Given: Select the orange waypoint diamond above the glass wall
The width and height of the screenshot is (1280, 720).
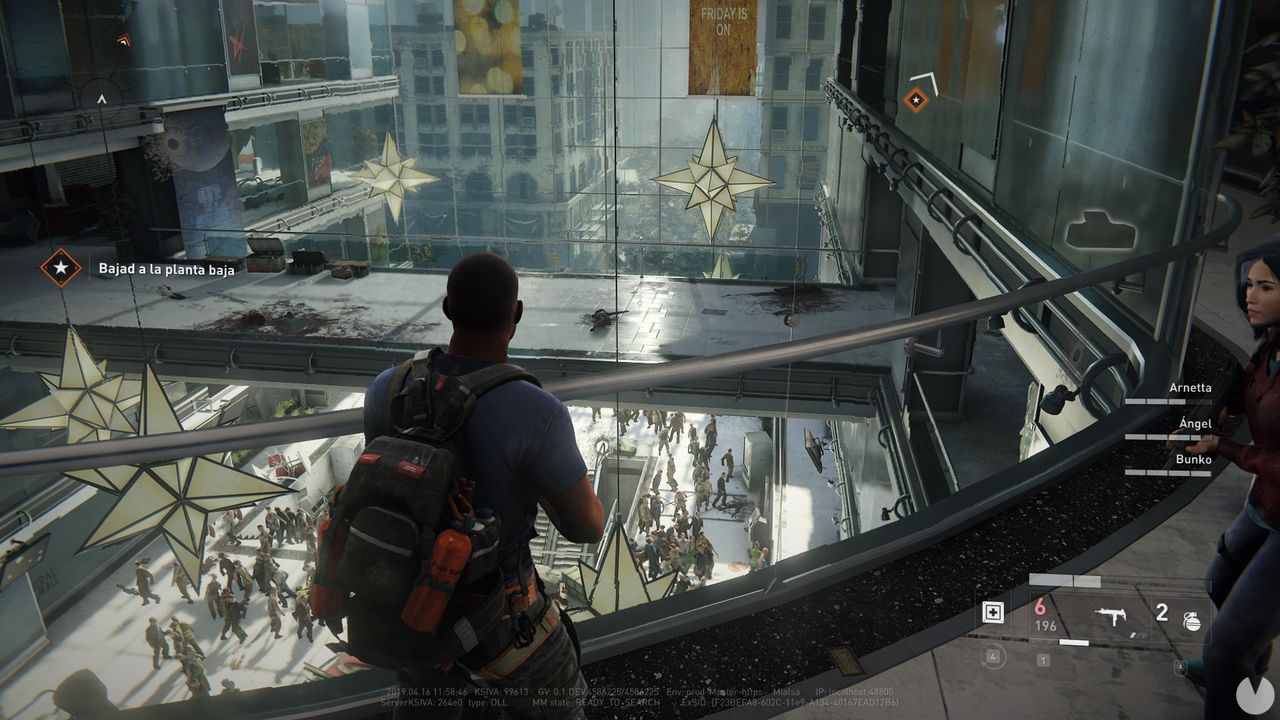Looking at the screenshot, I should tap(916, 99).
